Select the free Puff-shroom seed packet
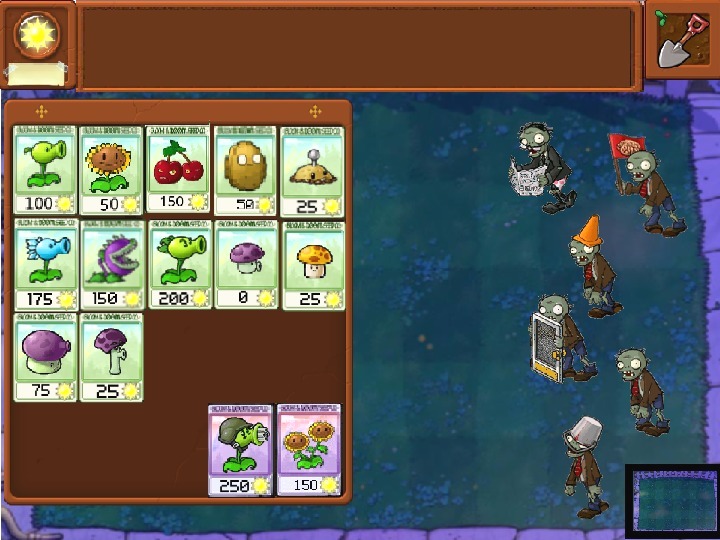 (245, 264)
